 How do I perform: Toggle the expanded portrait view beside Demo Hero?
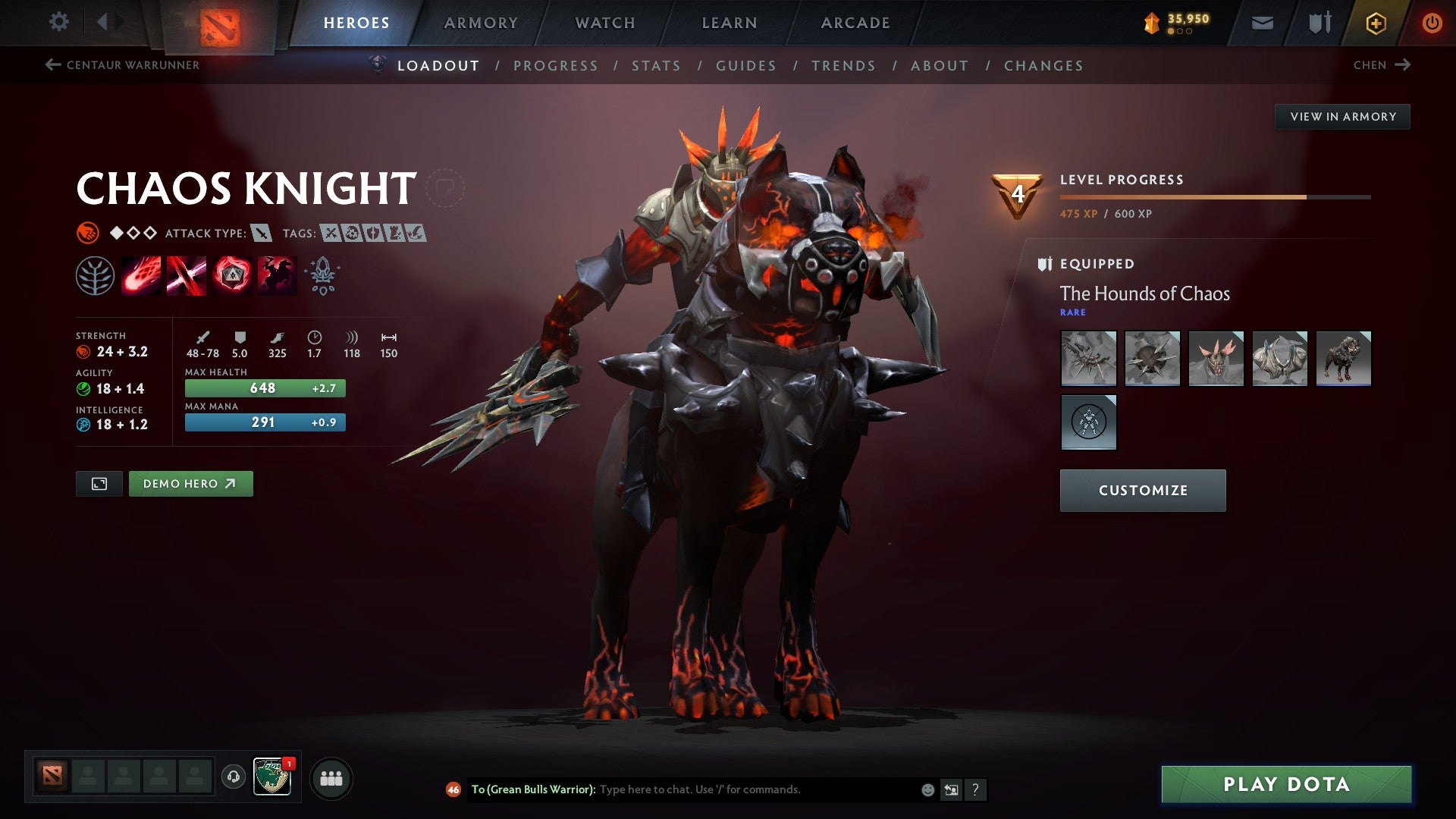click(99, 483)
